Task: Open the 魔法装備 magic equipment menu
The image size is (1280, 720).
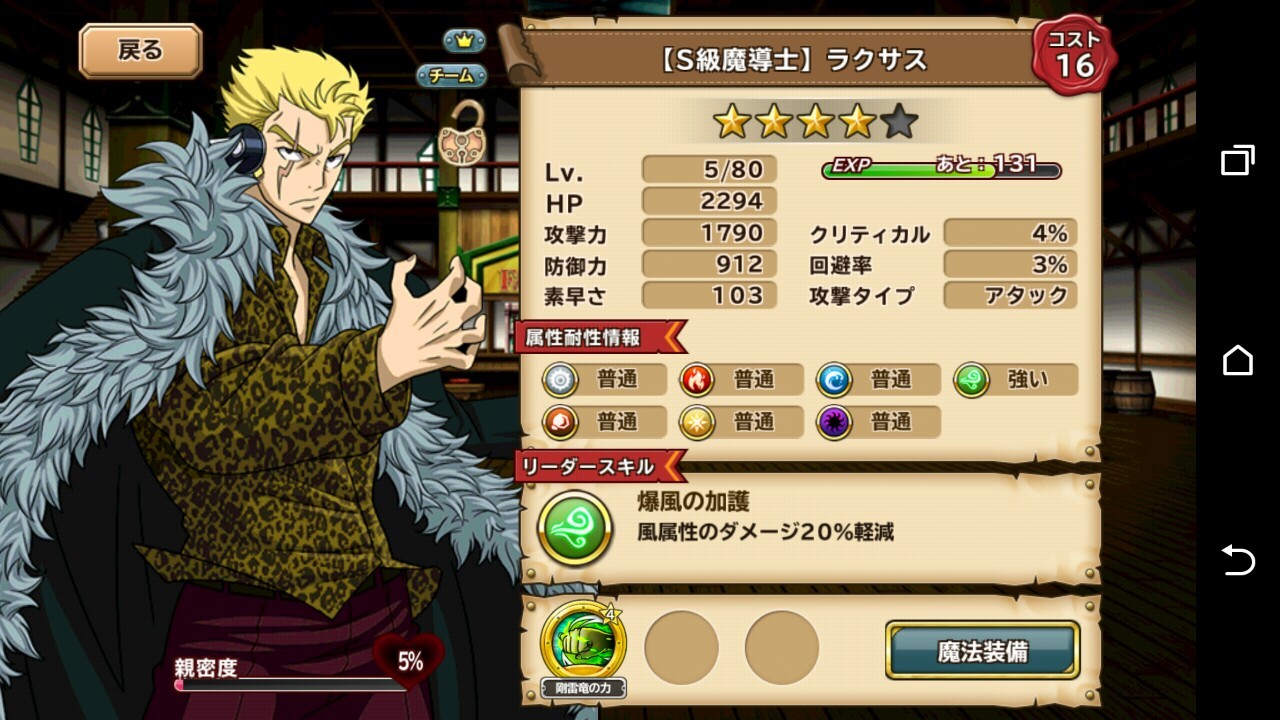Action: click(982, 651)
